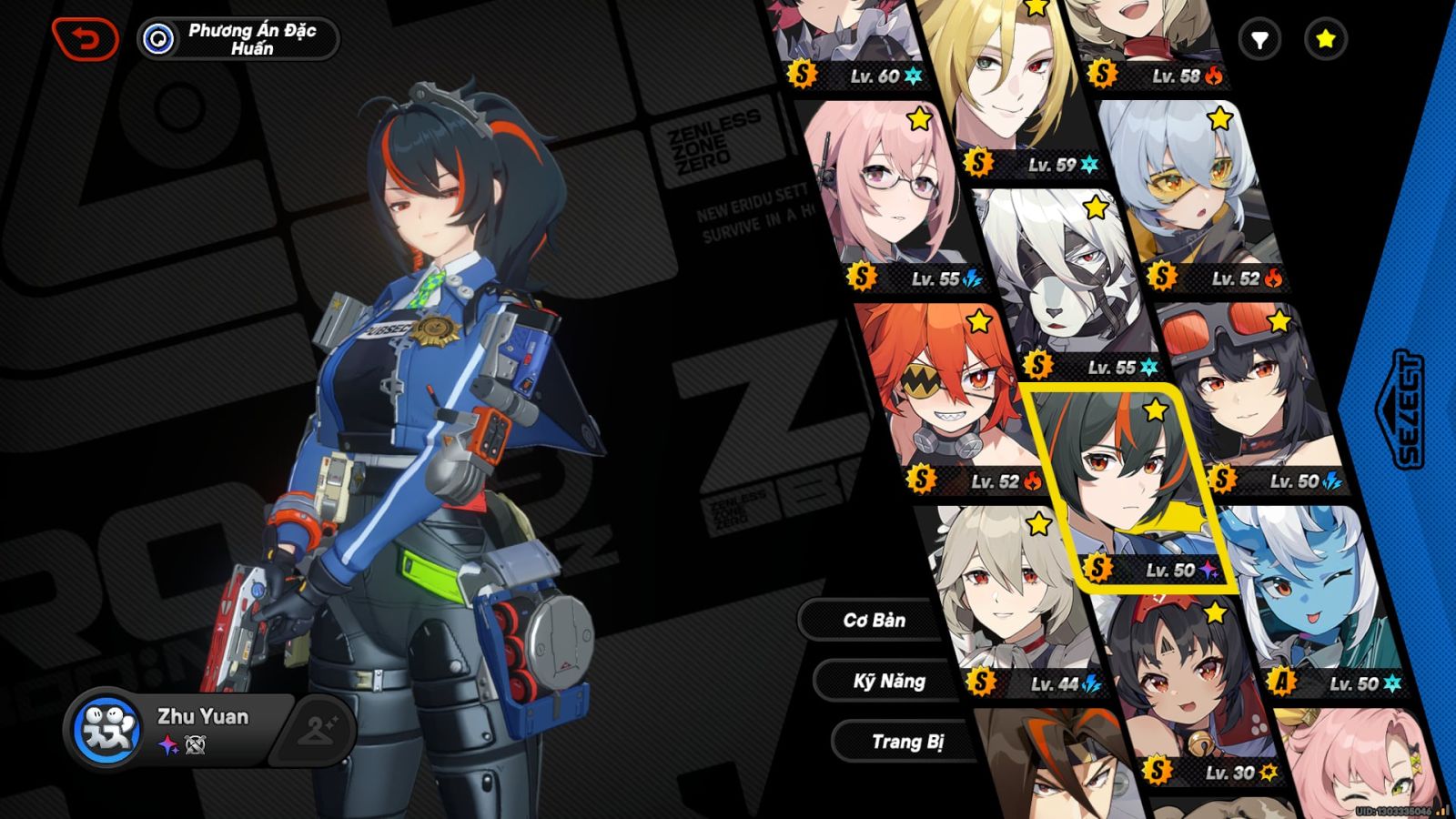The width and height of the screenshot is (1456, 819).
Task: Open Phương Án Đặc Huấn training plan
Action: click(238, 39)
